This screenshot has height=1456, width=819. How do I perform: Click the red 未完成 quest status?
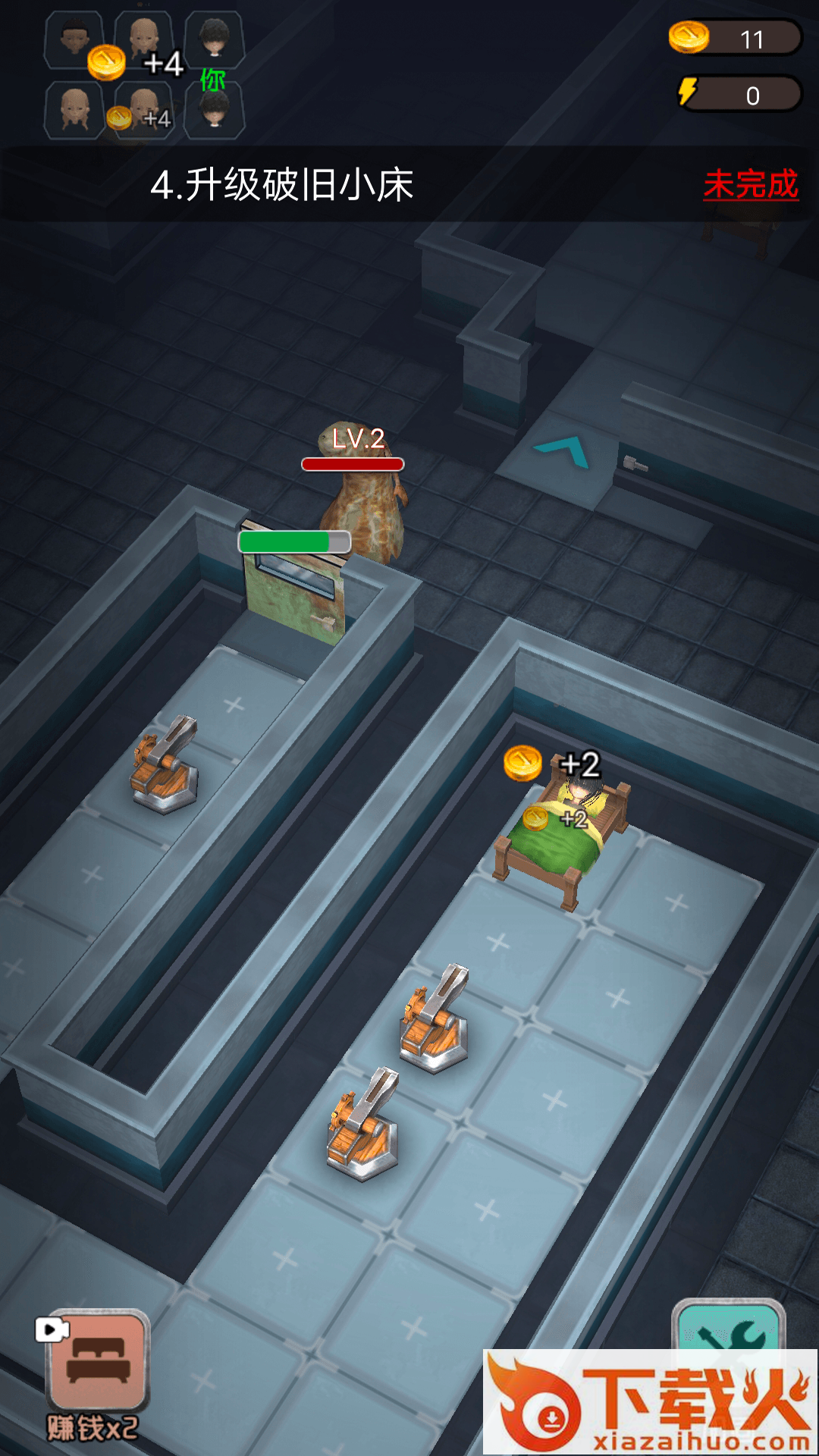pos(750,185)
